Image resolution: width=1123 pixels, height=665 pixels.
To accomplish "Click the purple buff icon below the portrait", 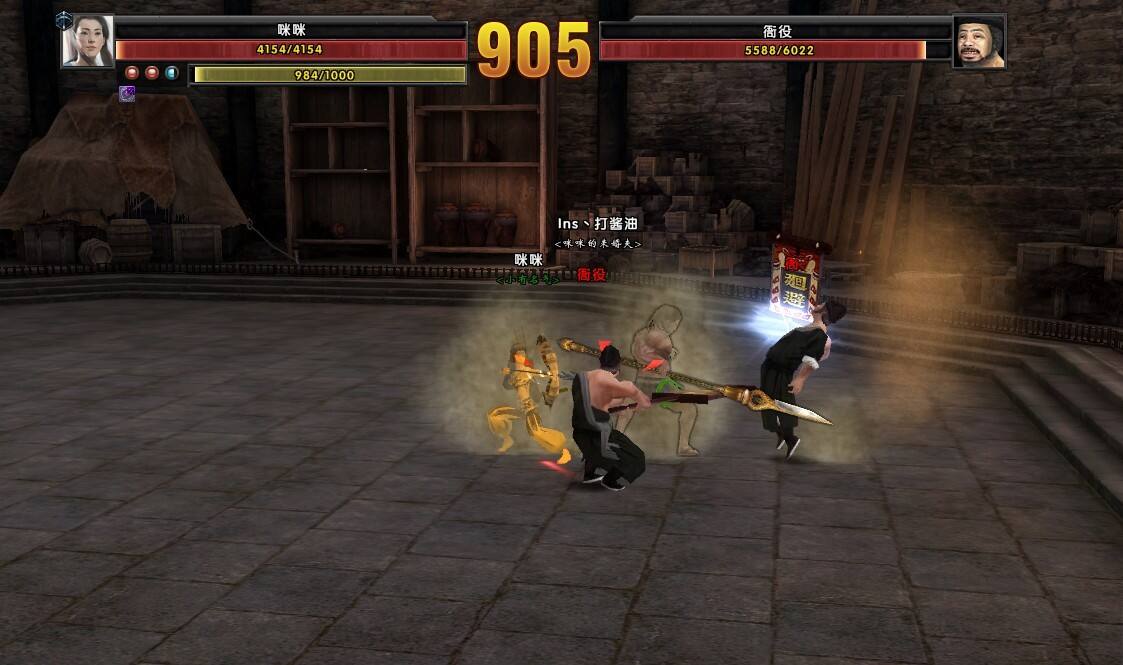I will coord(127,93).
